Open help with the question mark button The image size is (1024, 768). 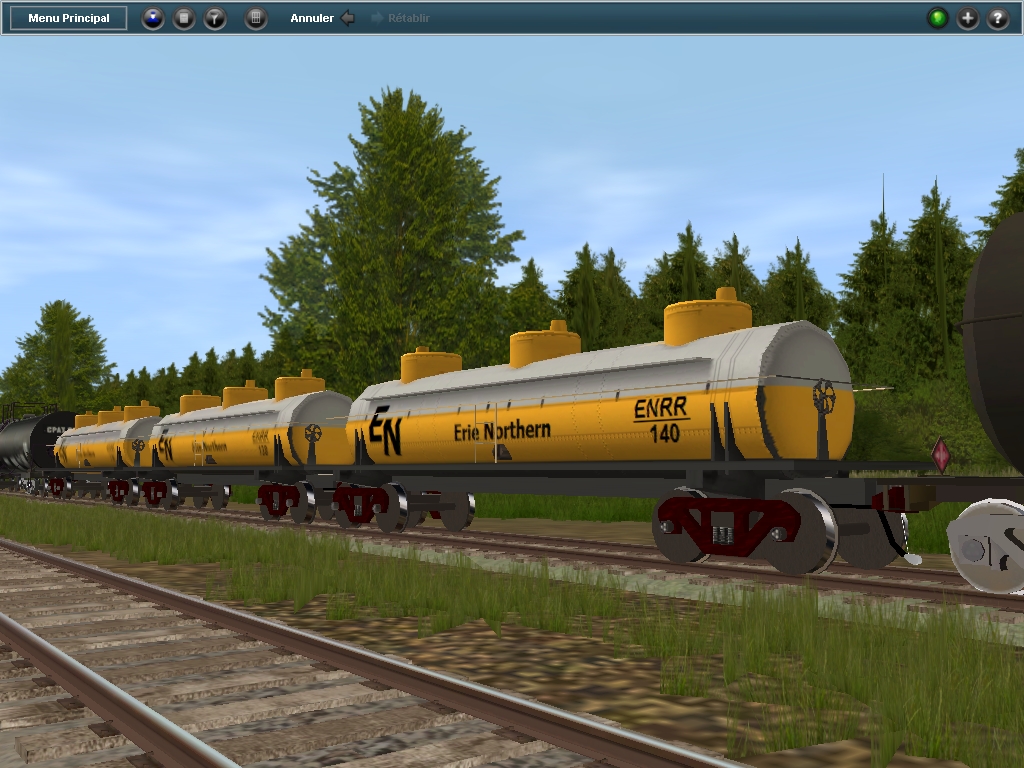[x=998, y=18]
